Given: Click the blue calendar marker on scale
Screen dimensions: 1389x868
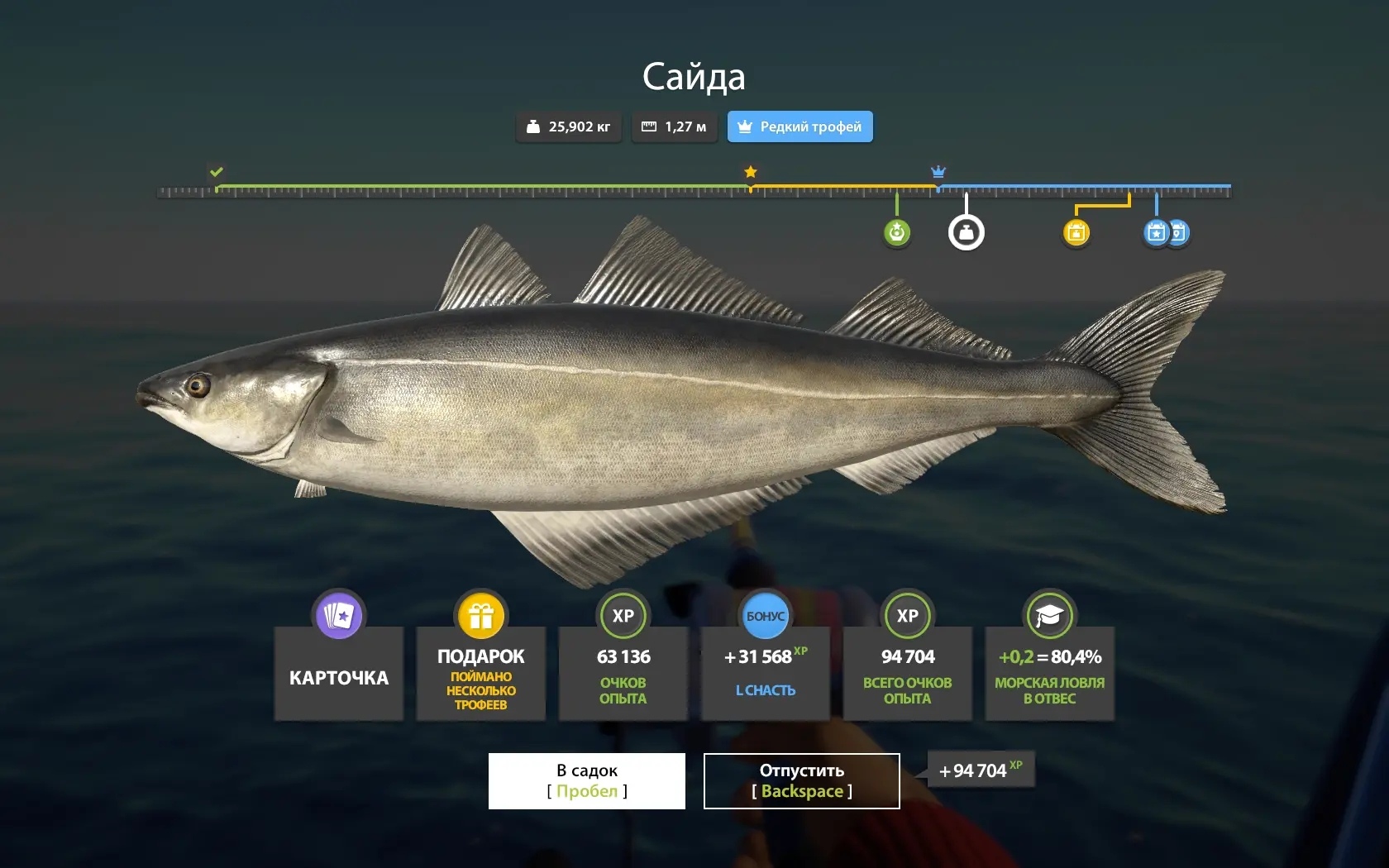Looking at the screenshot, I should point(1157,232).
